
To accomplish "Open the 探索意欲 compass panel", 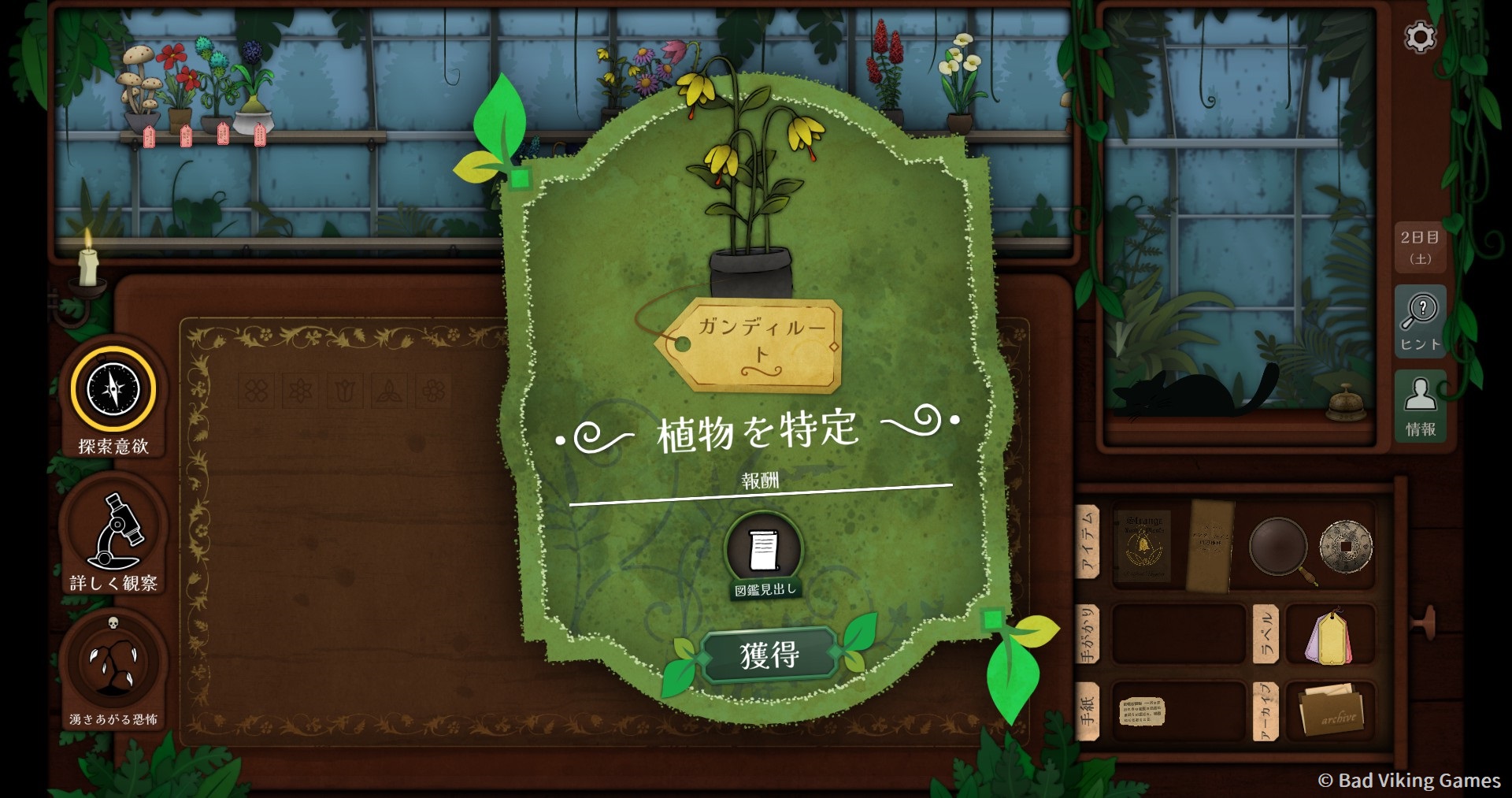I will point(113,386).
